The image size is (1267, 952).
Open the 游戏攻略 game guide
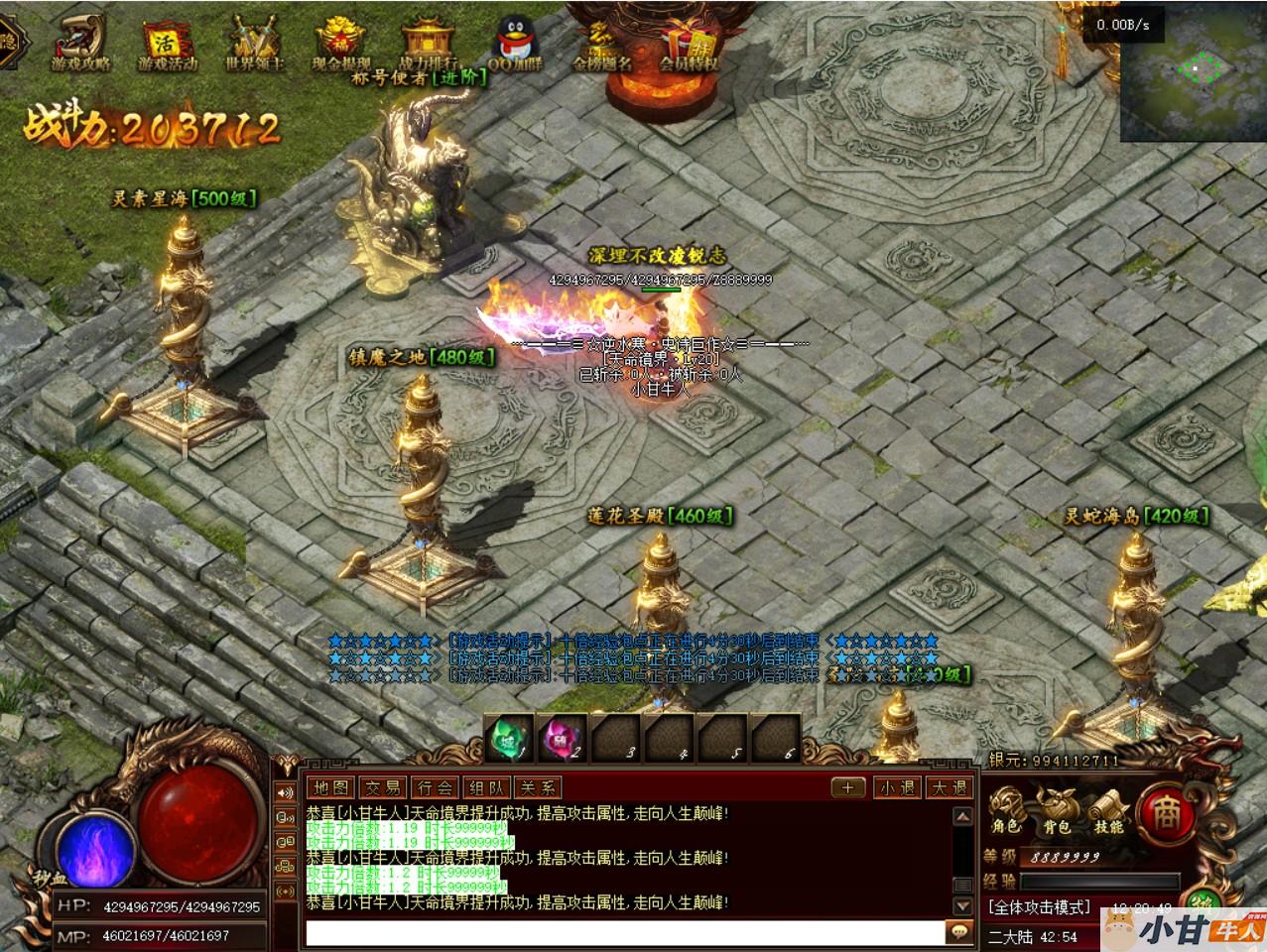click(80, 43)
